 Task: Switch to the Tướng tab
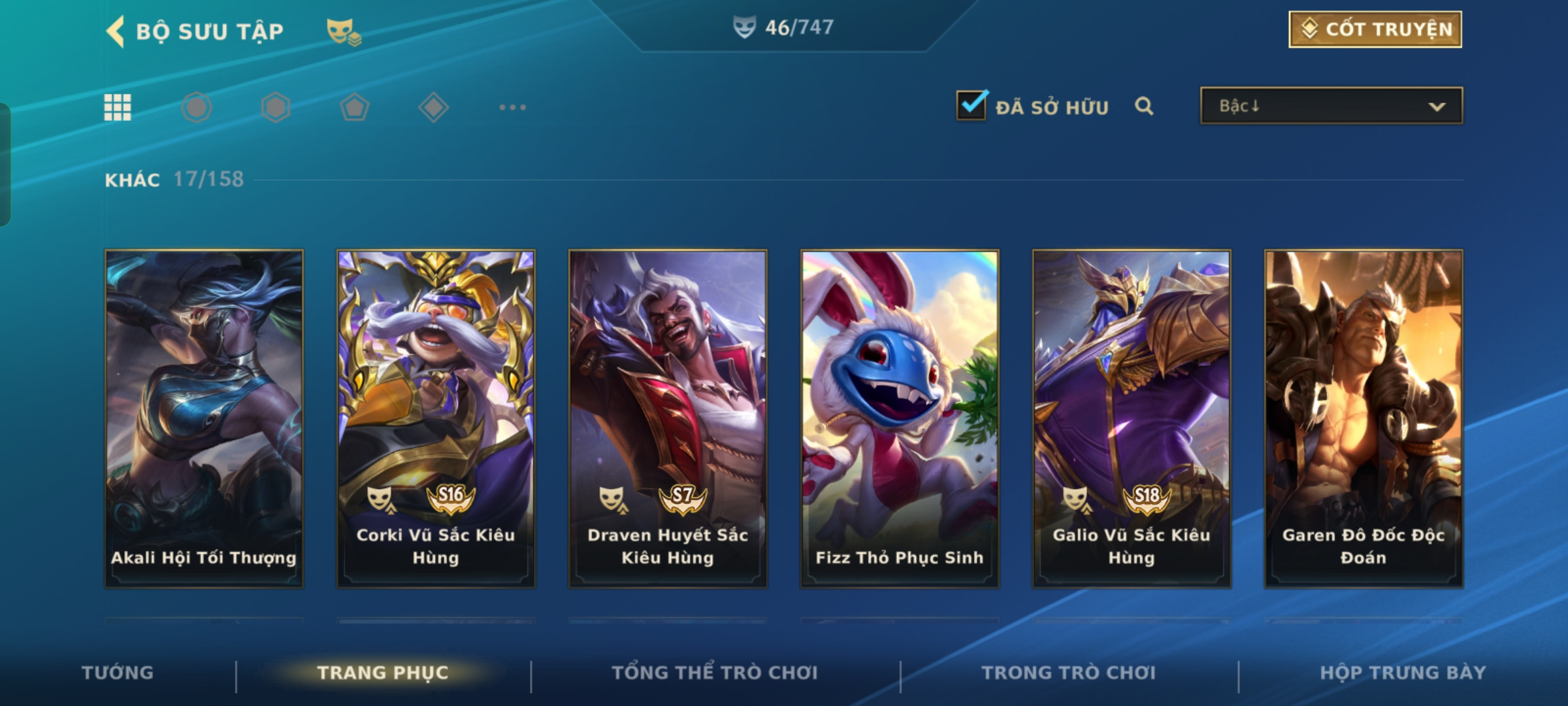coord(118,673)
